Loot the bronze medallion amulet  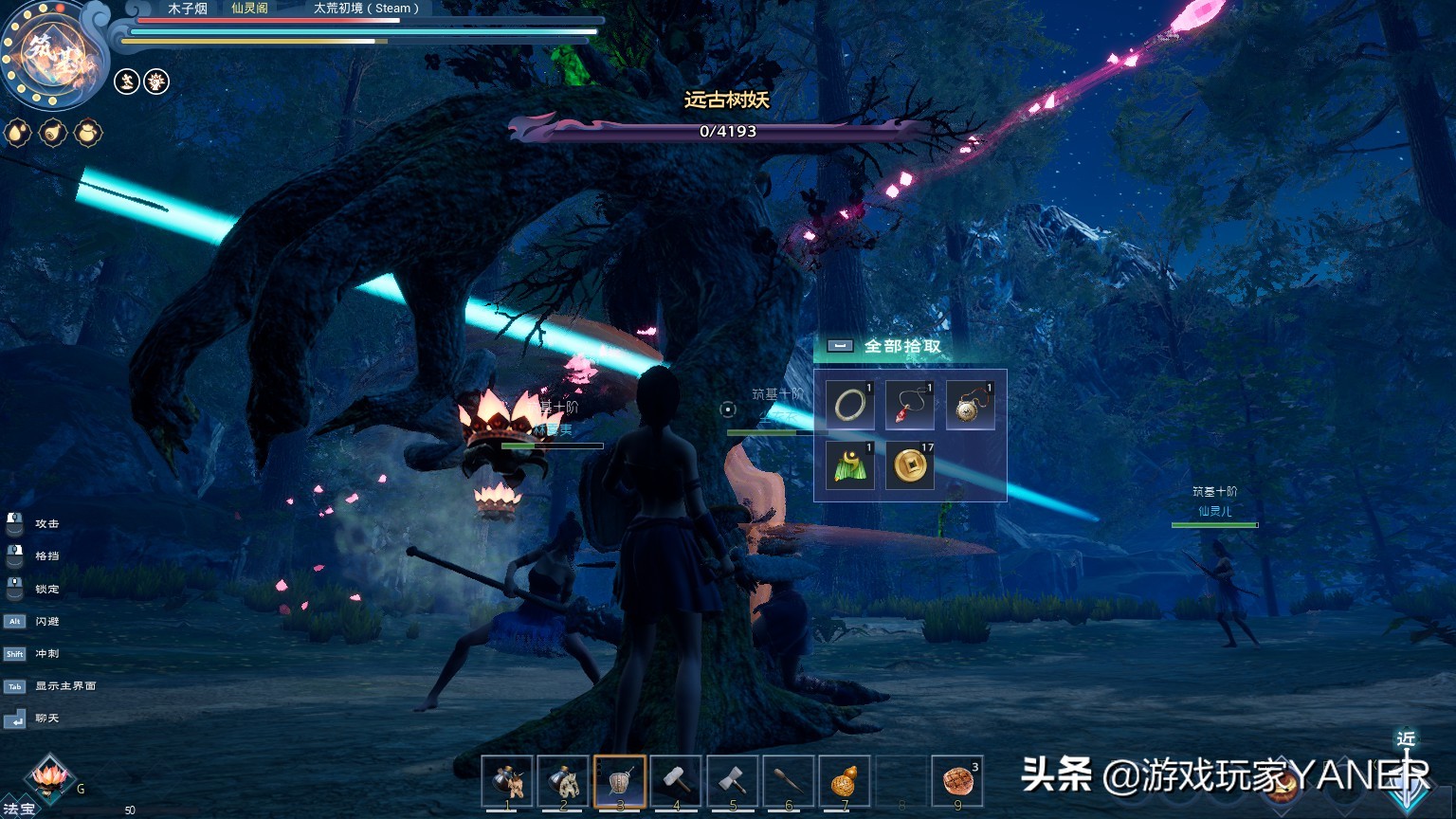tap(970, 406)
